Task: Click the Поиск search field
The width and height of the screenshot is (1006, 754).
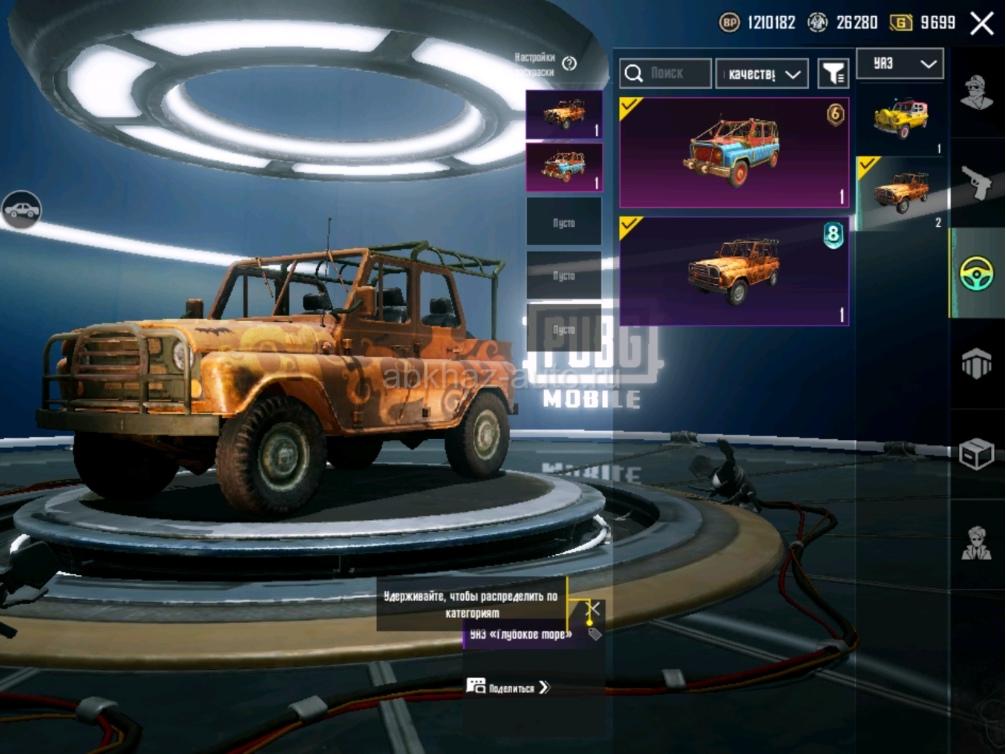Action: point(666,73)
